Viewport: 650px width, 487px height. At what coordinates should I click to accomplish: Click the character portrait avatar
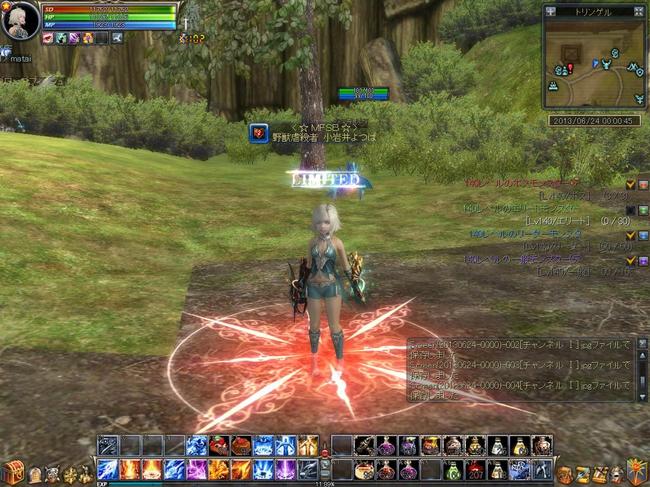point(20,20)
